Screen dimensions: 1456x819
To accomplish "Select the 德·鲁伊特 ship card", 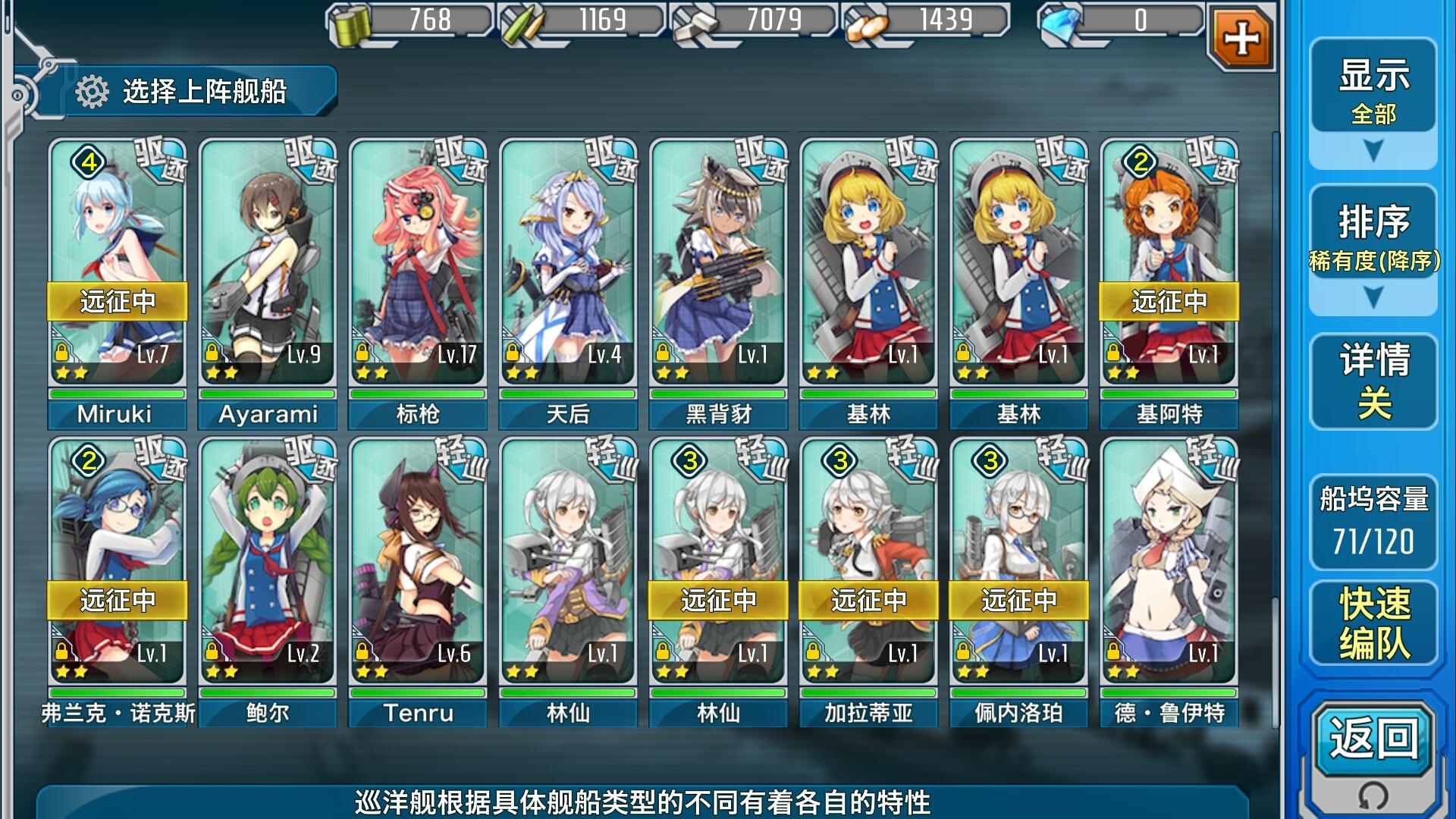I will [1168, 565].
